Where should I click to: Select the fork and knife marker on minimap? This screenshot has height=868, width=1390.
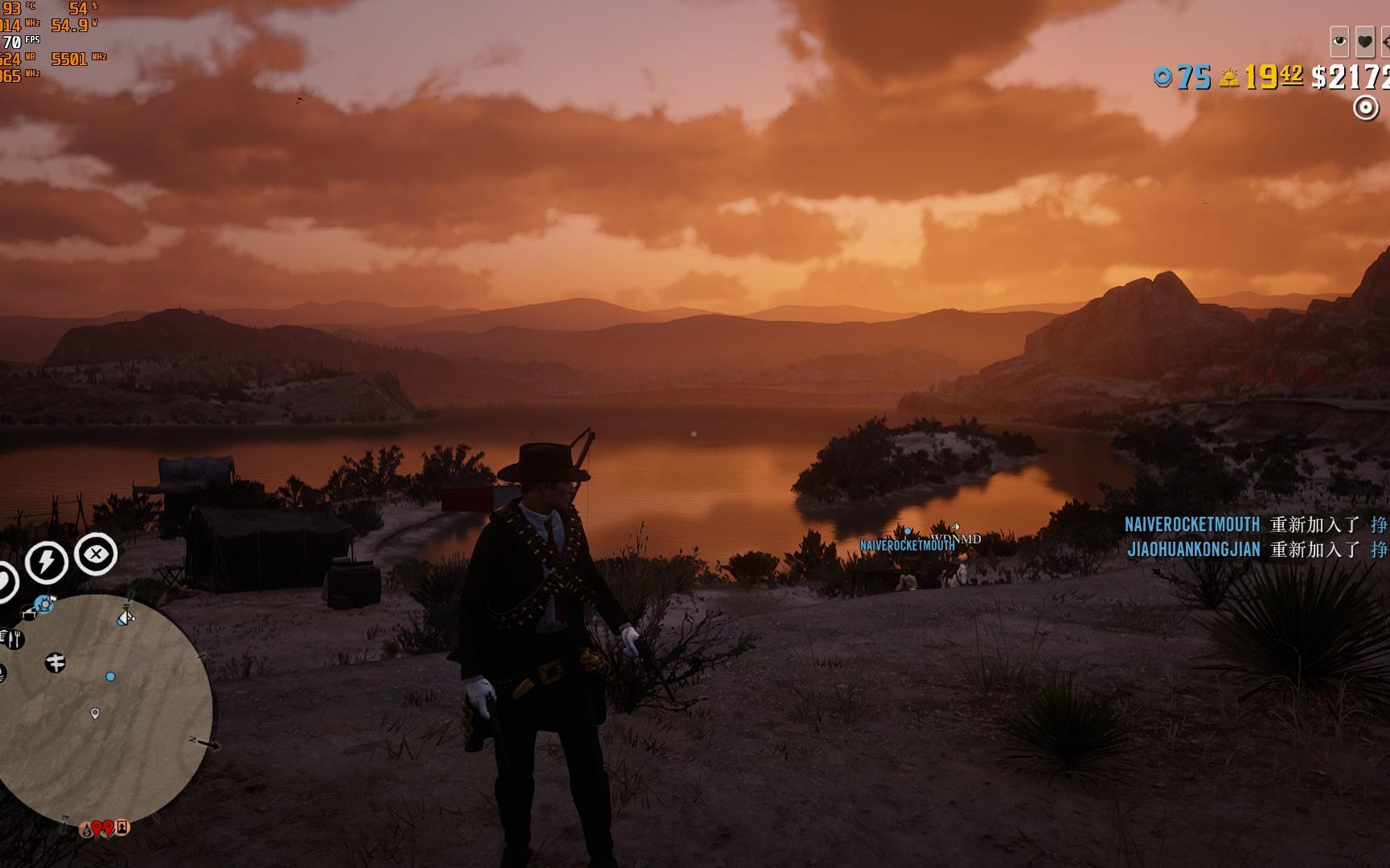(14, 640)
